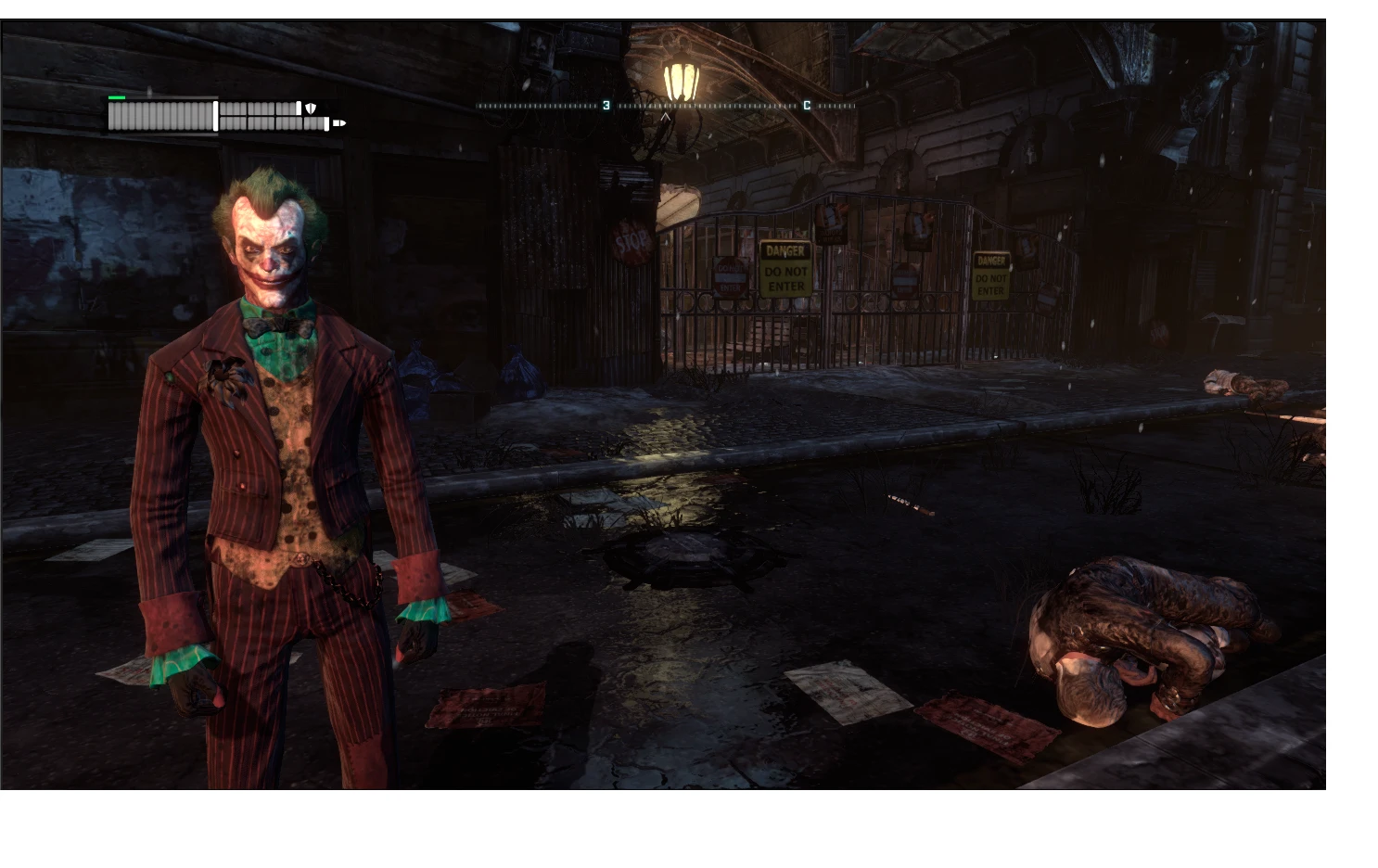Image resolution: width=1378 pixels, height=868 pixels.
Task: Click the left DANGER DO NOT ENTER sign
Action: tap(785, 269)
